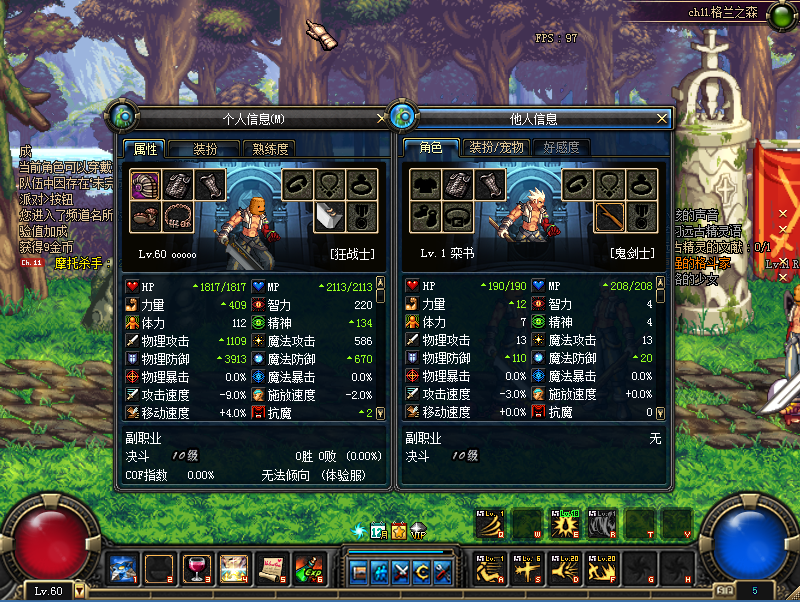Inspect the other player's wooden stick weapon
The height and width of the screenshot is (602, 800).
[609, 215]
